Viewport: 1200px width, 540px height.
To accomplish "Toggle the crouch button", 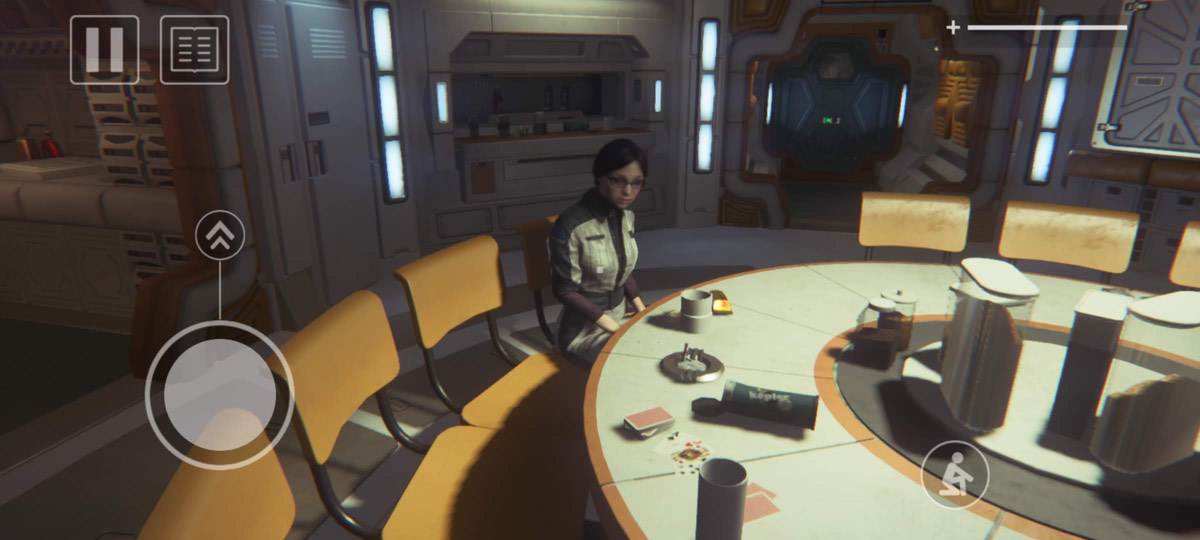I will tap(955, 474).
